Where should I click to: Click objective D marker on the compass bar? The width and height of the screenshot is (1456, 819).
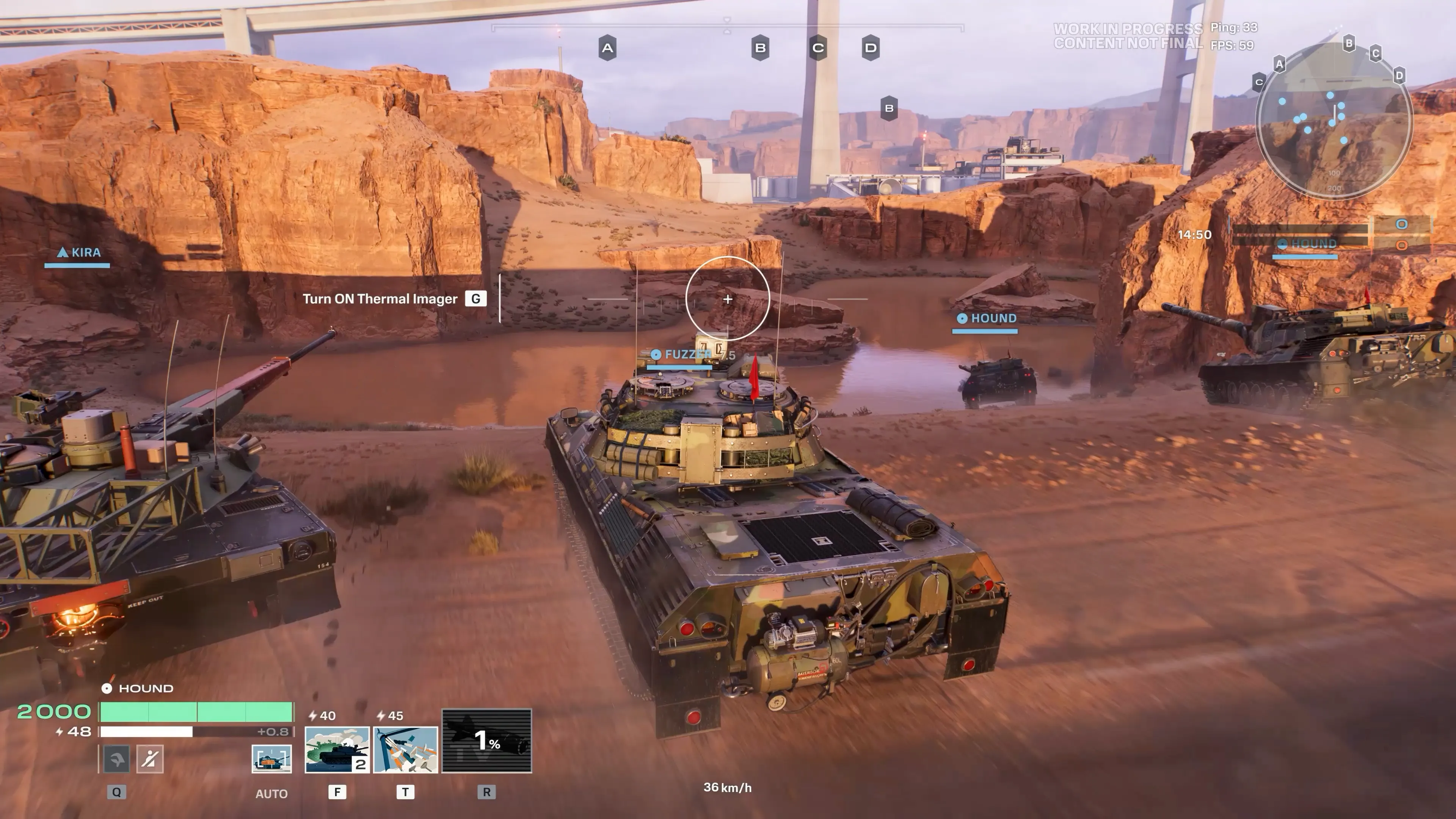[x=871, y=48]
